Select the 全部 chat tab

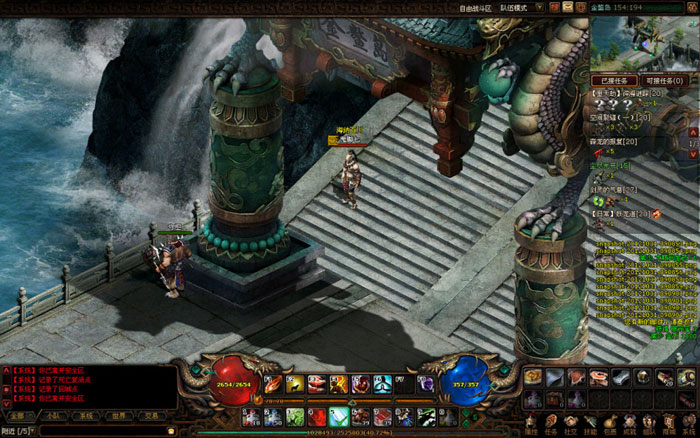(19, 415)
